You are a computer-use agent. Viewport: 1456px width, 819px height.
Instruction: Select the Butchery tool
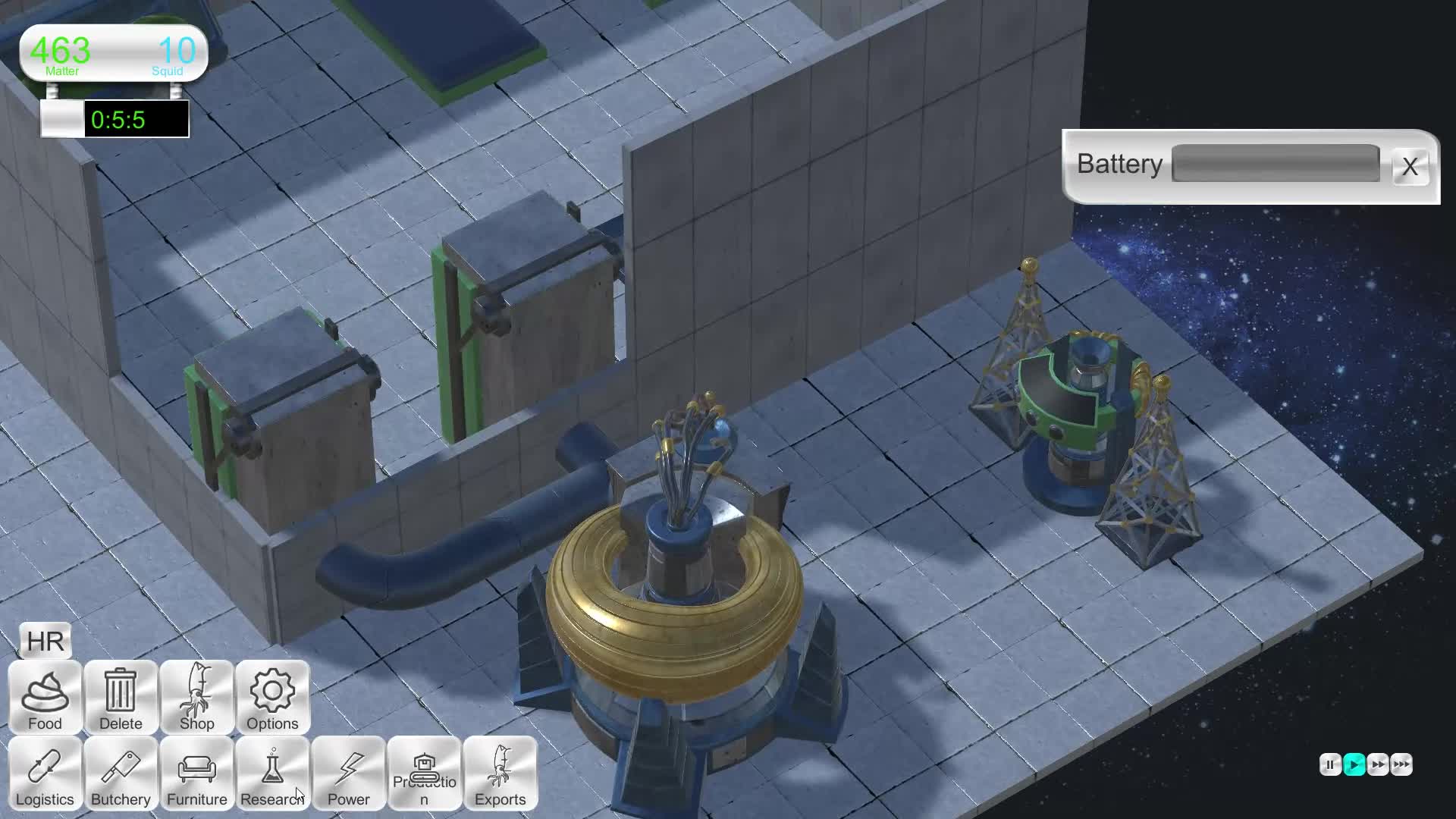point(120,773)
